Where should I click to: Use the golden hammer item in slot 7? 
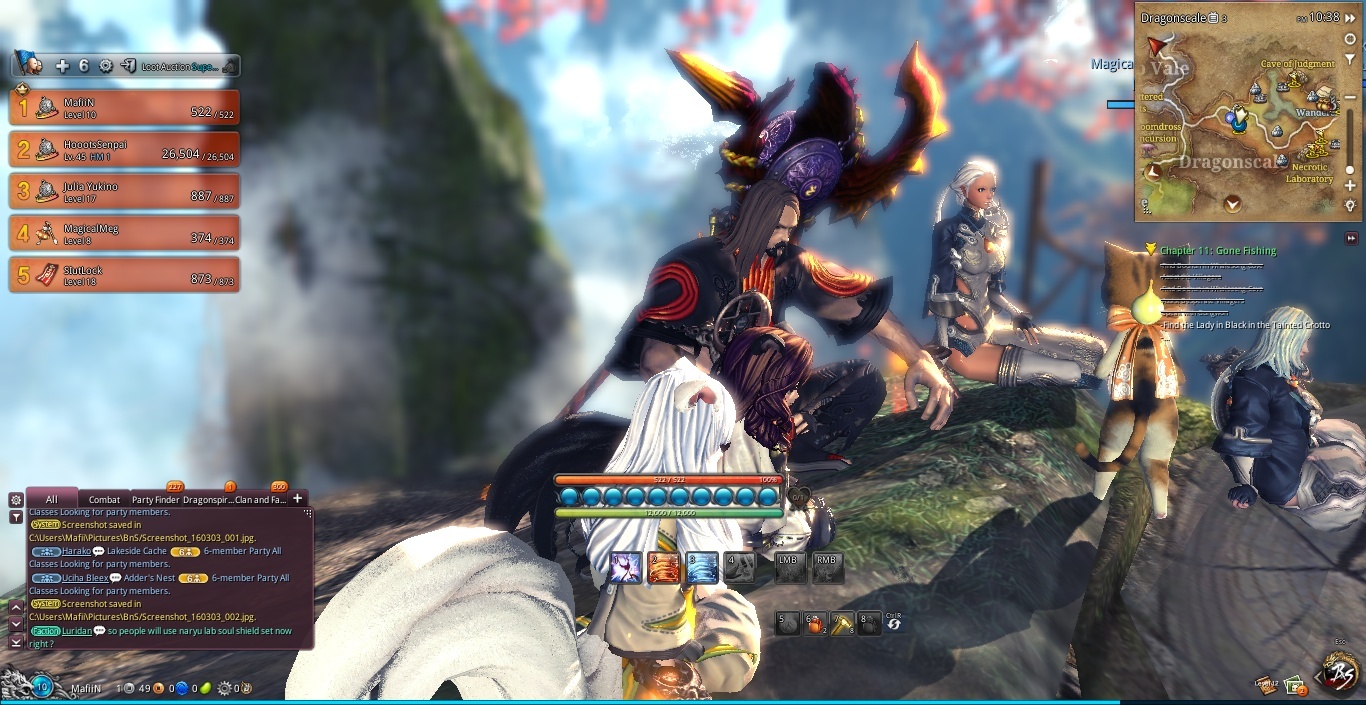pyautogui.click(x=842, y=624)
